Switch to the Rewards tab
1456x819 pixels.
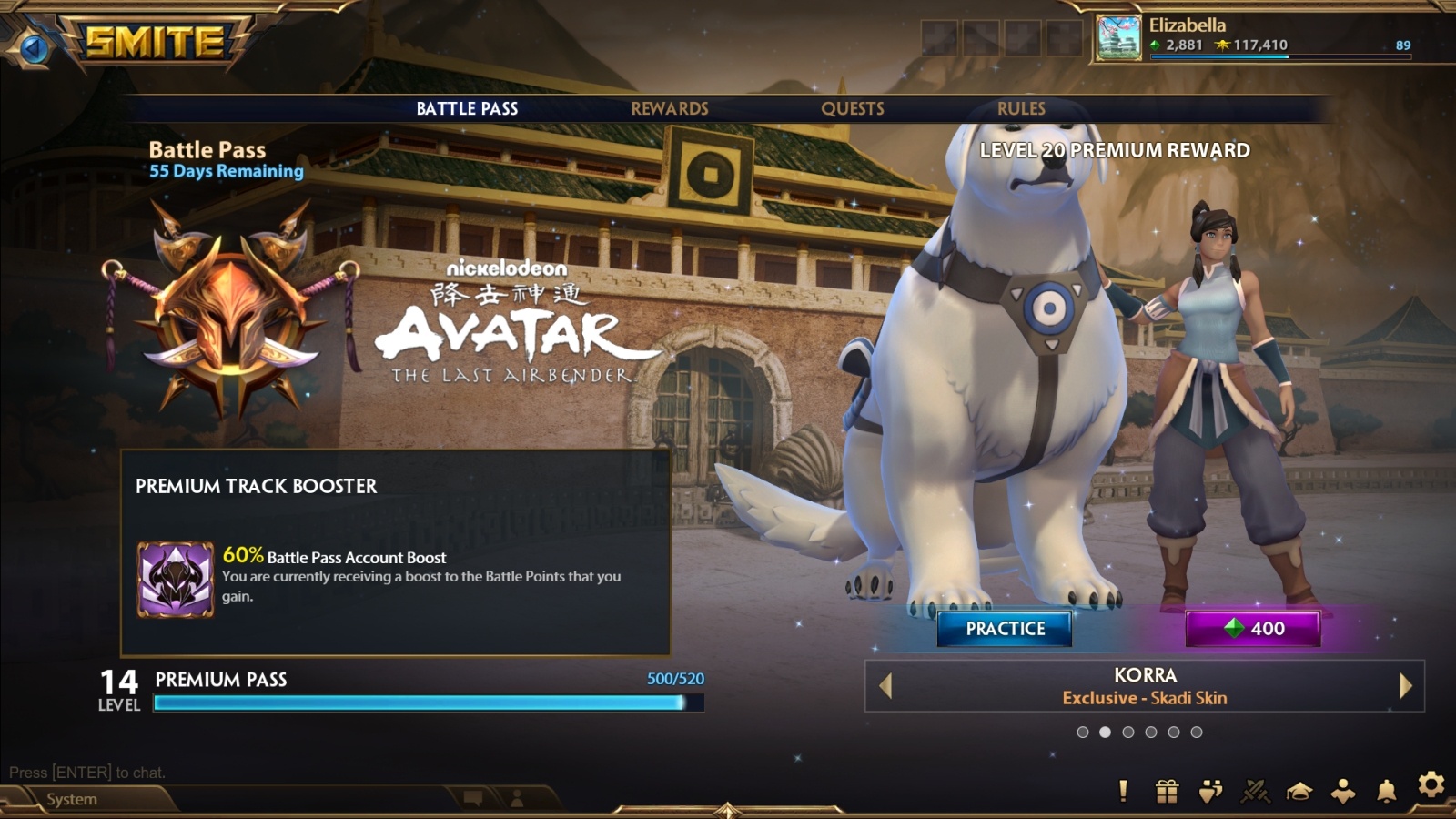669,108
